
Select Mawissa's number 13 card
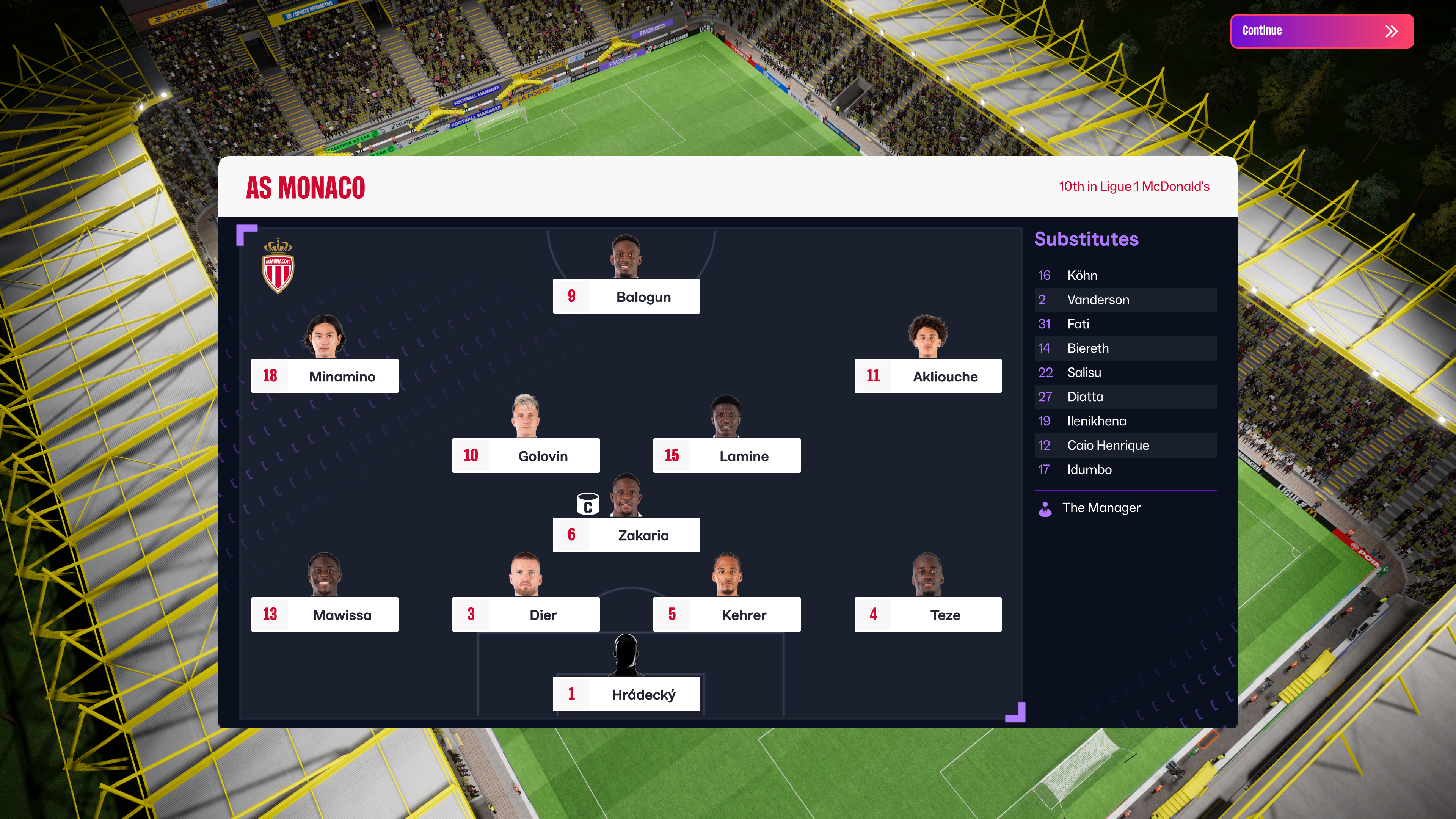point(325,615)
